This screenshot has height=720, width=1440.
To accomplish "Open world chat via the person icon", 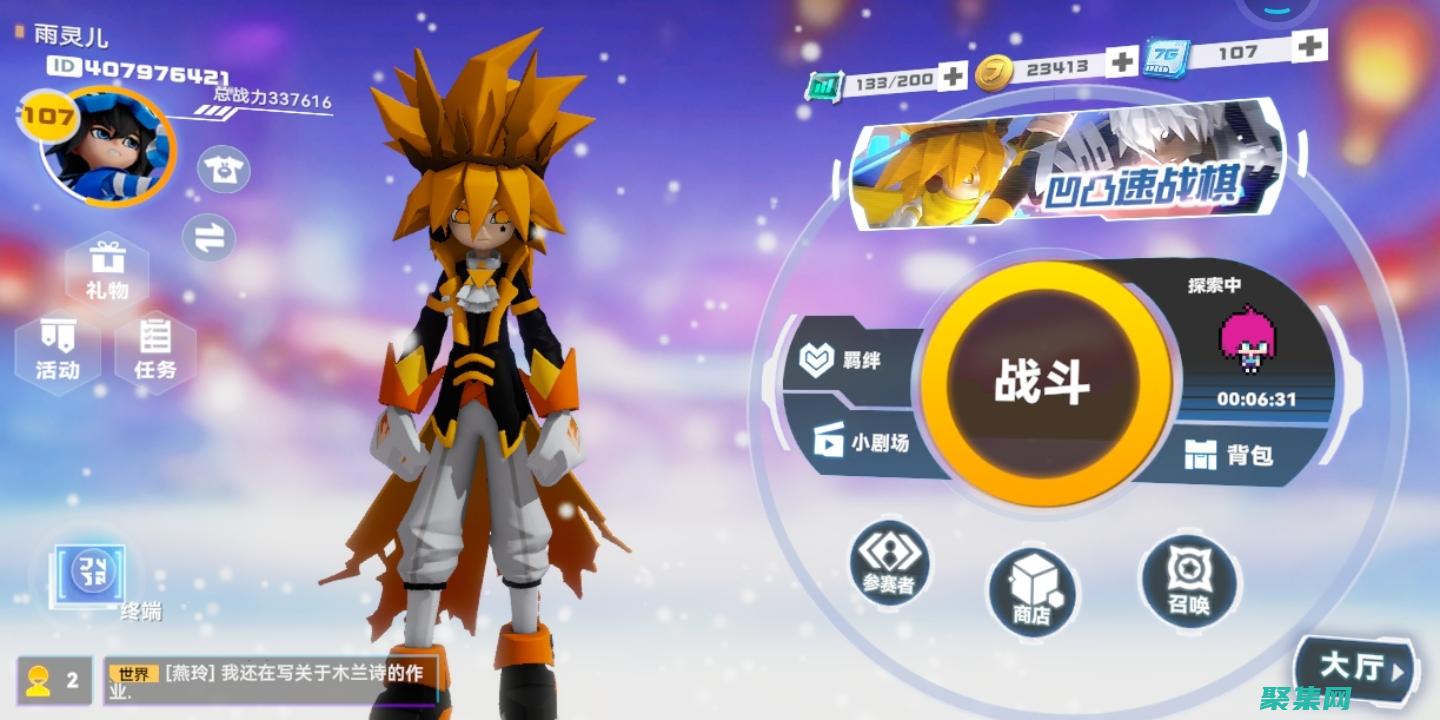I will point(40,677).
